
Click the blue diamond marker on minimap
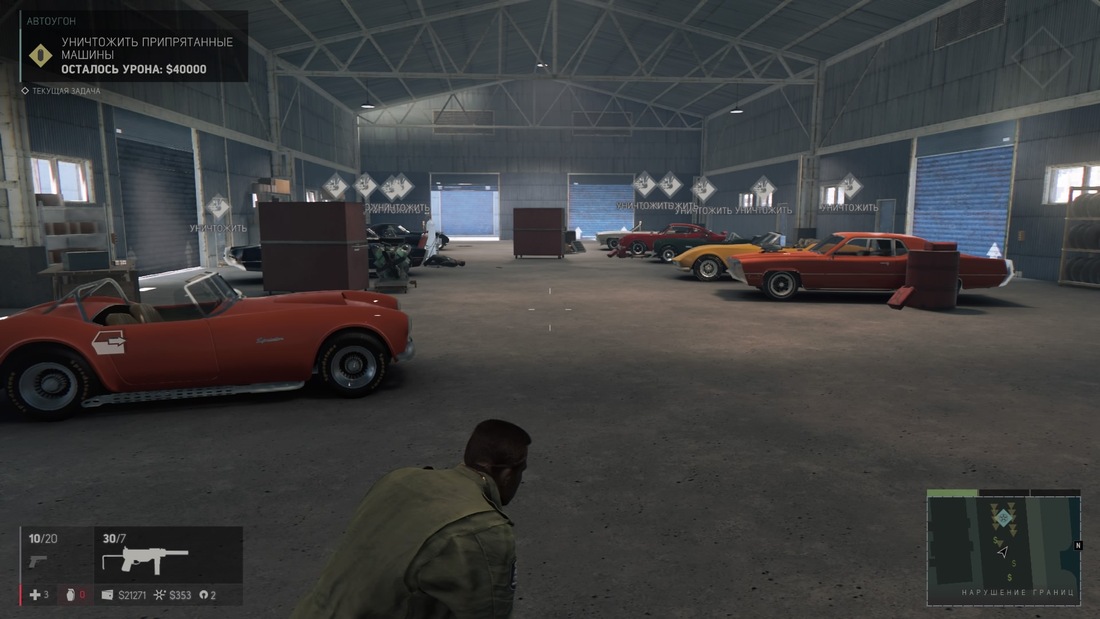point(1002,516)
